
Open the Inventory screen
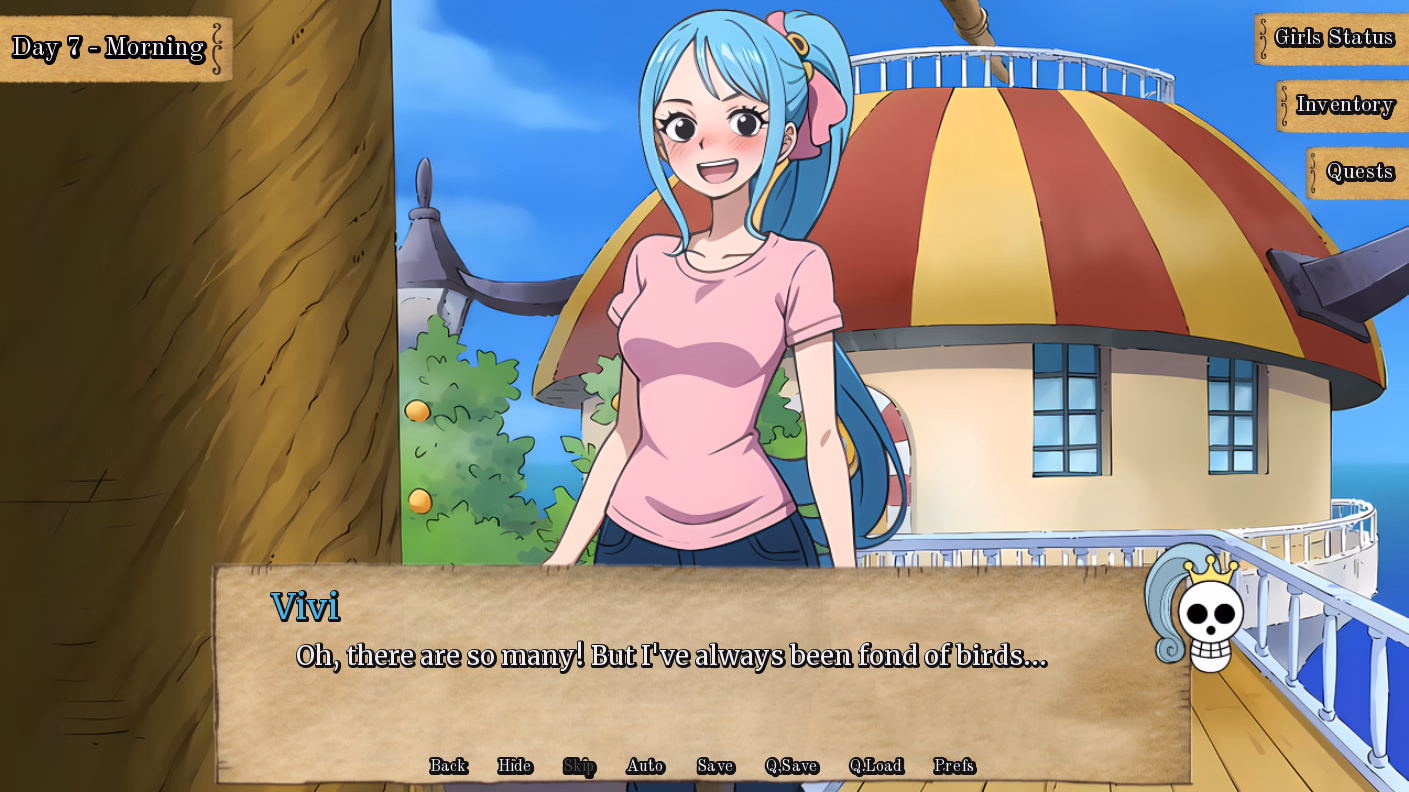[1344, 105]
